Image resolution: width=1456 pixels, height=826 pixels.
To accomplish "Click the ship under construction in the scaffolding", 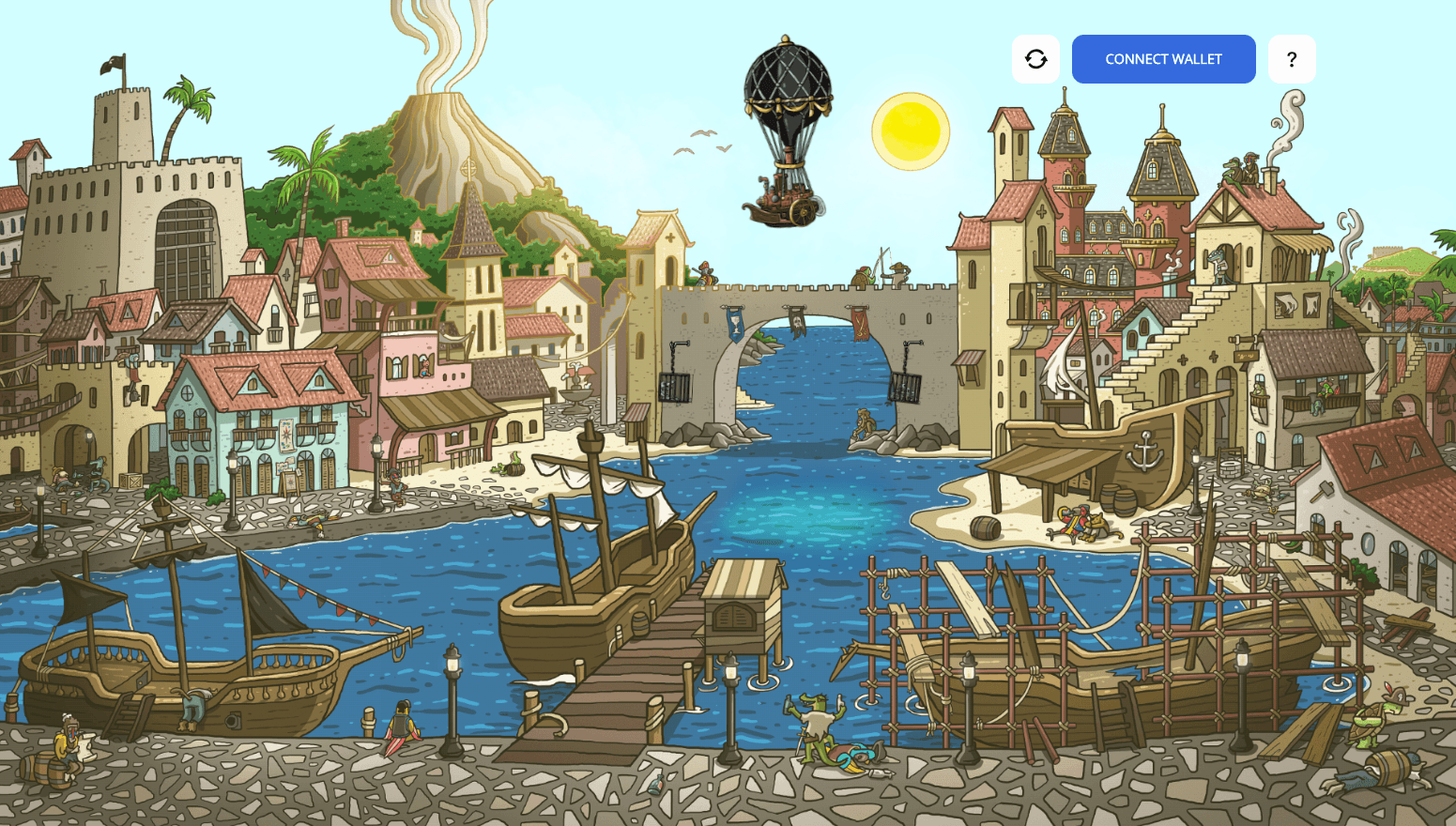I will [x=1080, y=657].
